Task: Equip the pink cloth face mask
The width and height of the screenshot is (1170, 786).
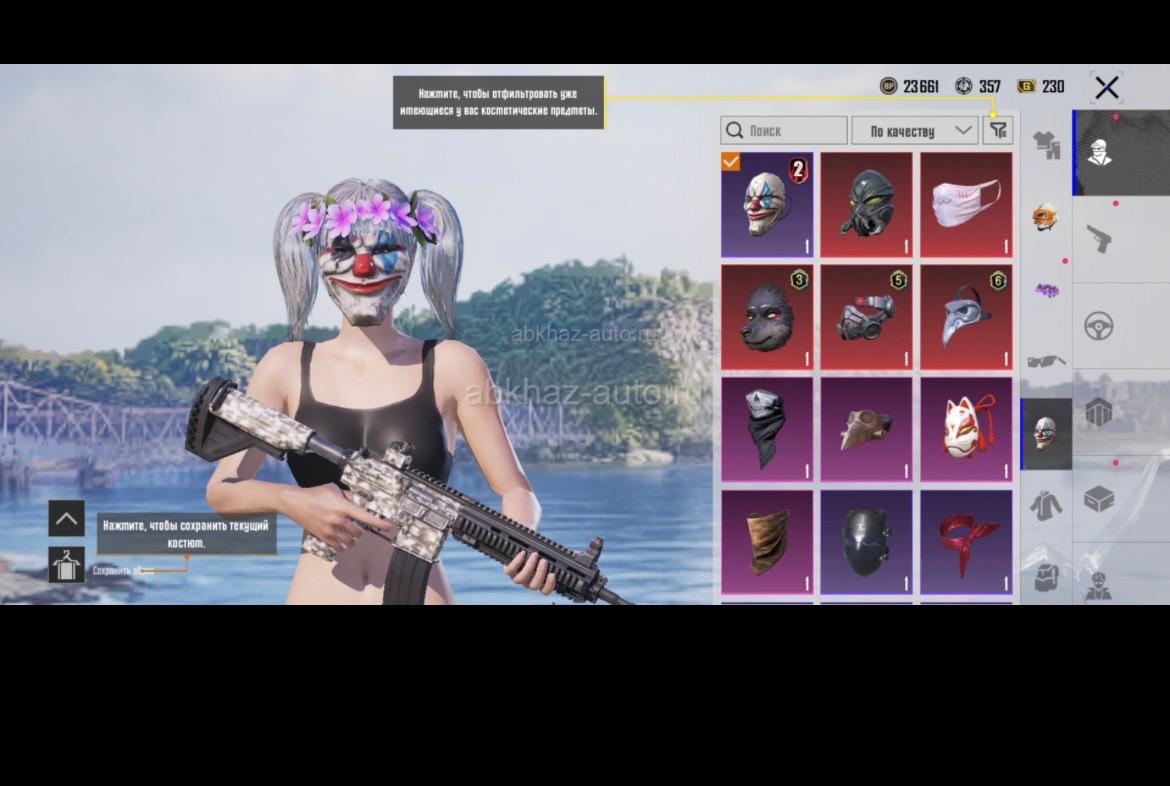Action: pyautogui.click(x=966, y=204)
